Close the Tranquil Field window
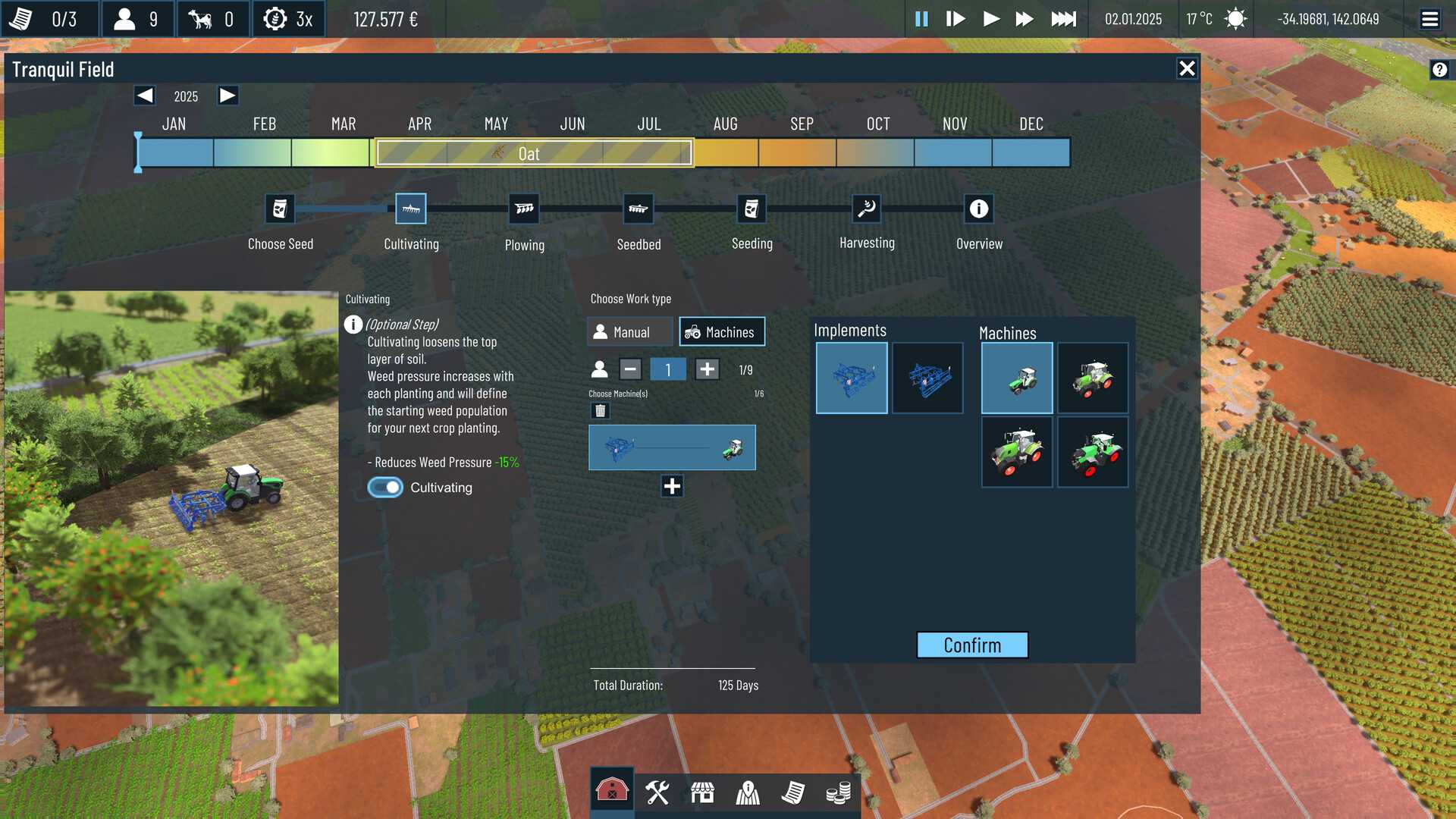This screenshot has width=1456, height=819. (1187, 69)
